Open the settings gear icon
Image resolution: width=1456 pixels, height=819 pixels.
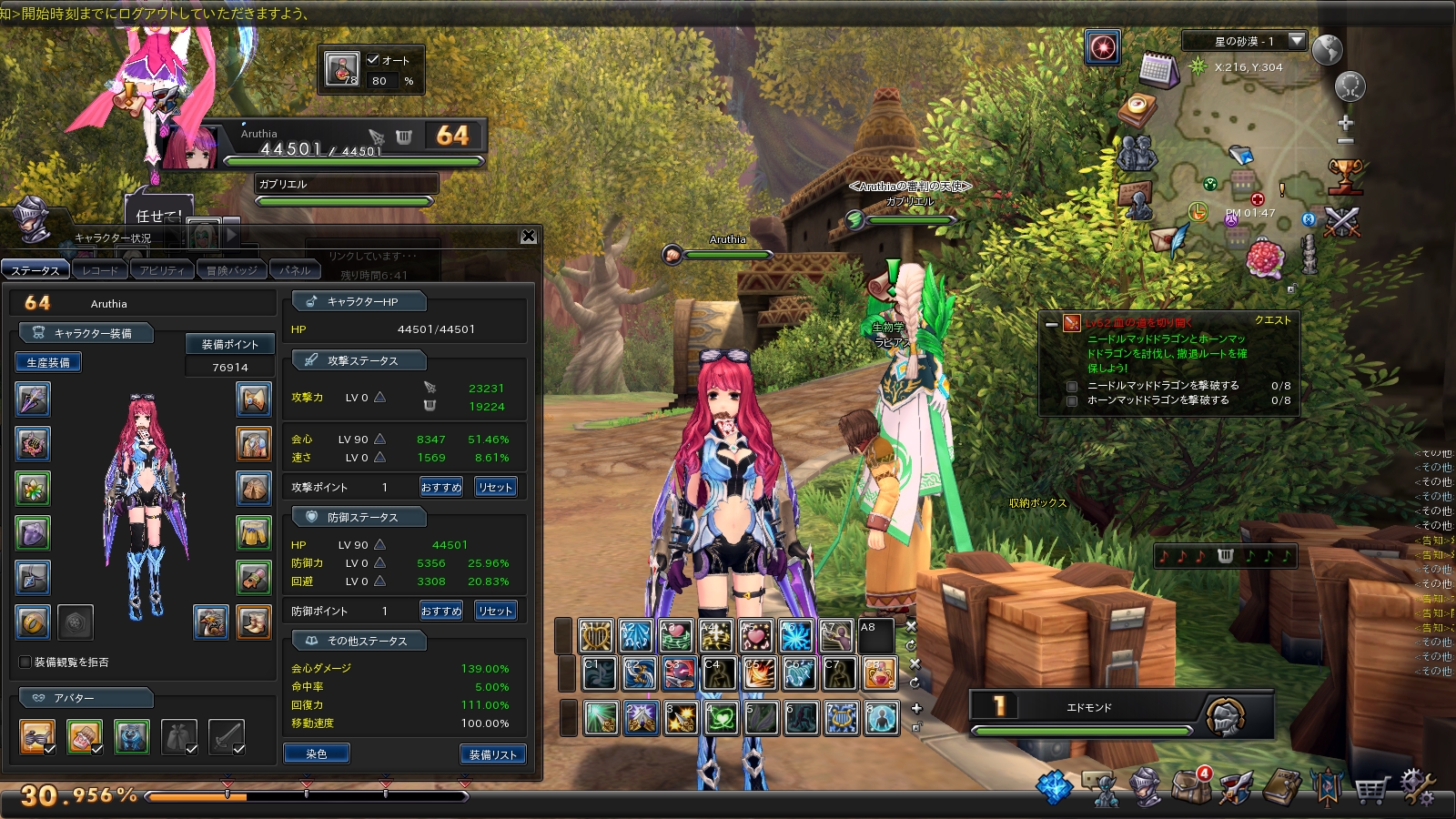(1418, 786)
